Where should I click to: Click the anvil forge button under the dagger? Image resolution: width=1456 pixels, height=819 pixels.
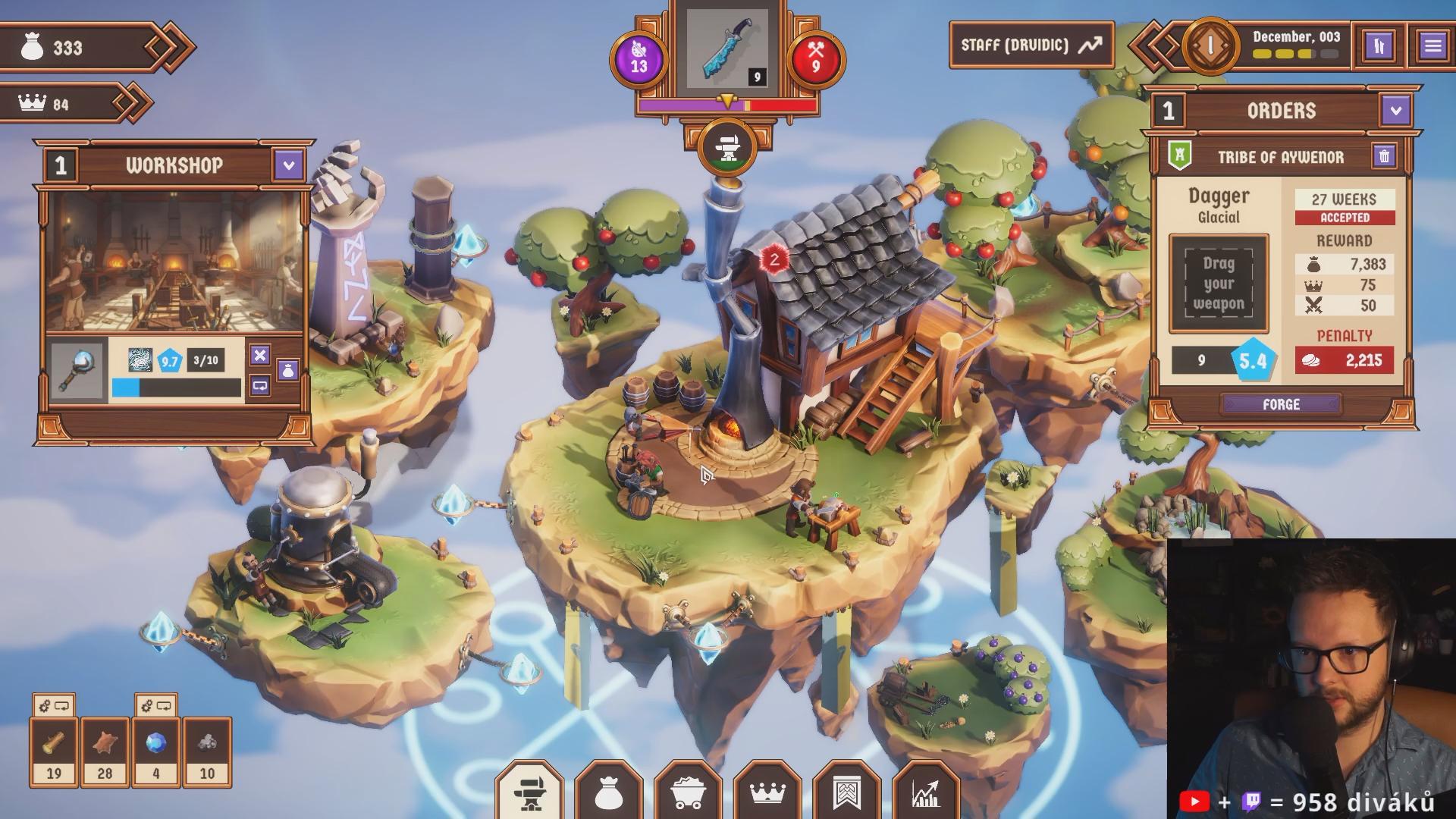728,147
